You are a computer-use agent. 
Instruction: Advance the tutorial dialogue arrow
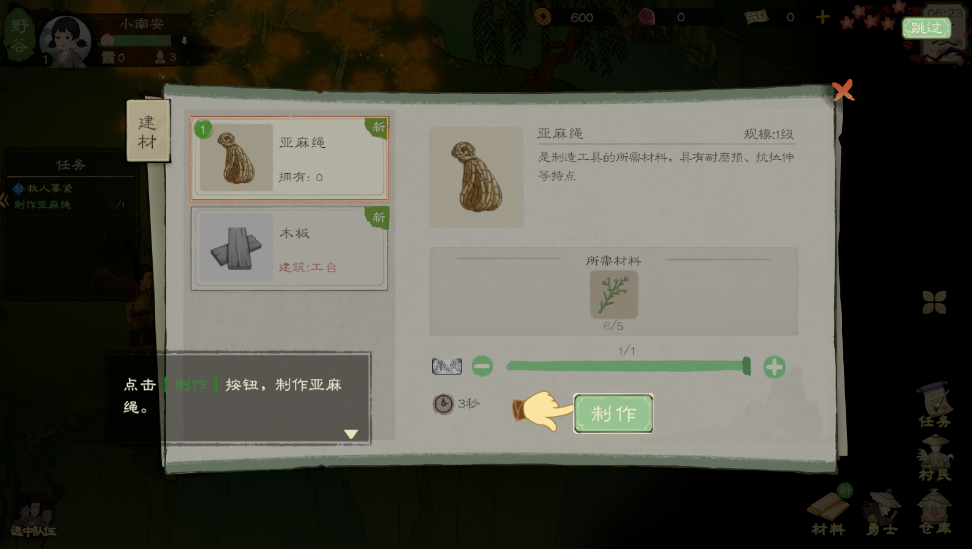[351, 434]
